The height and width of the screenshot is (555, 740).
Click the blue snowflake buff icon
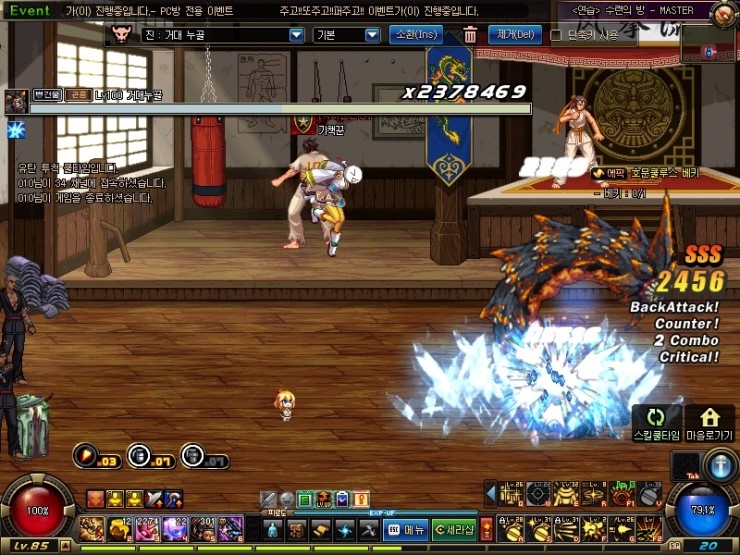pyautogui.click(x=15, y=130)
